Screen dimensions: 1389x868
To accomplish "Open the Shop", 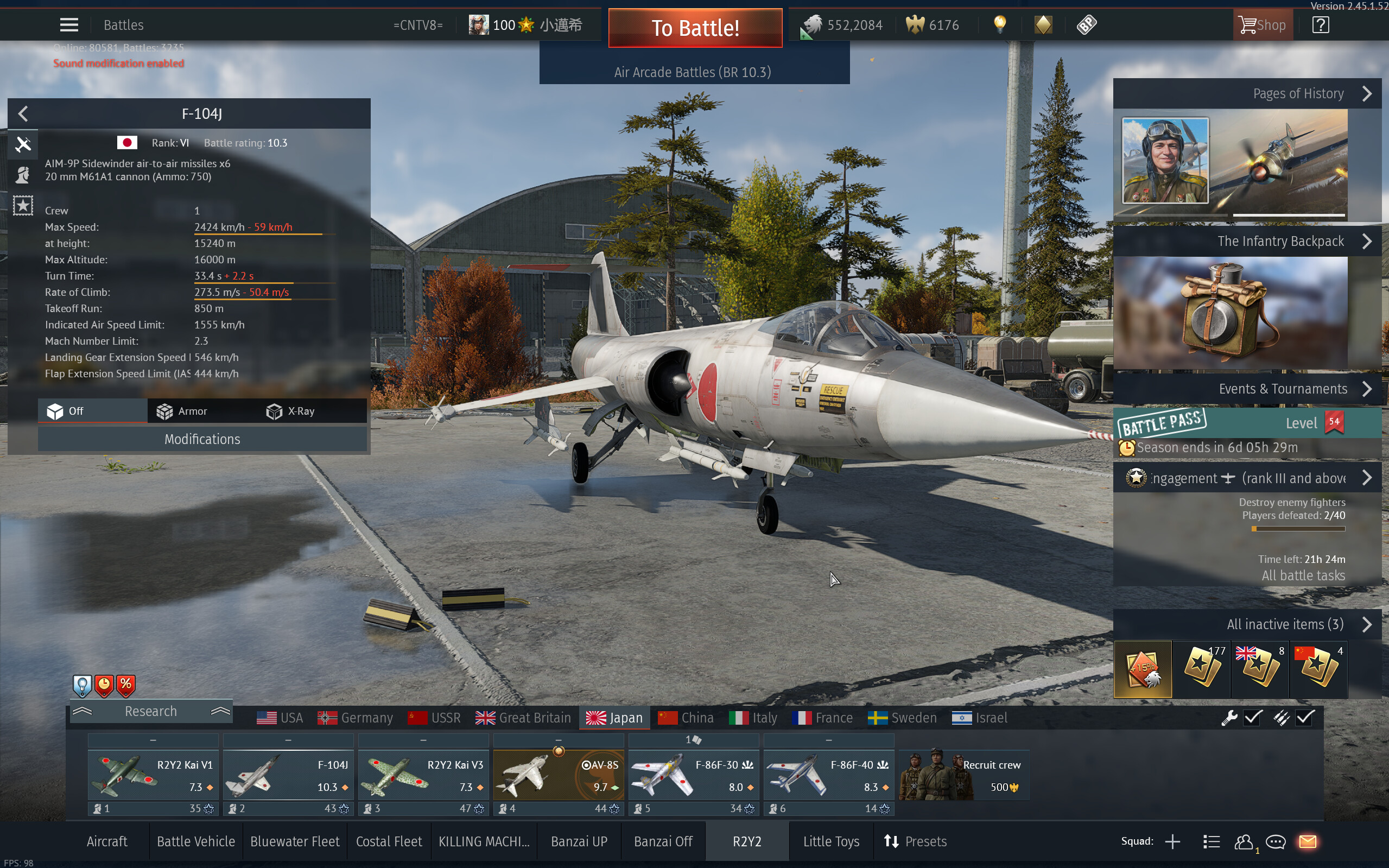I will tap(1262, 24).
